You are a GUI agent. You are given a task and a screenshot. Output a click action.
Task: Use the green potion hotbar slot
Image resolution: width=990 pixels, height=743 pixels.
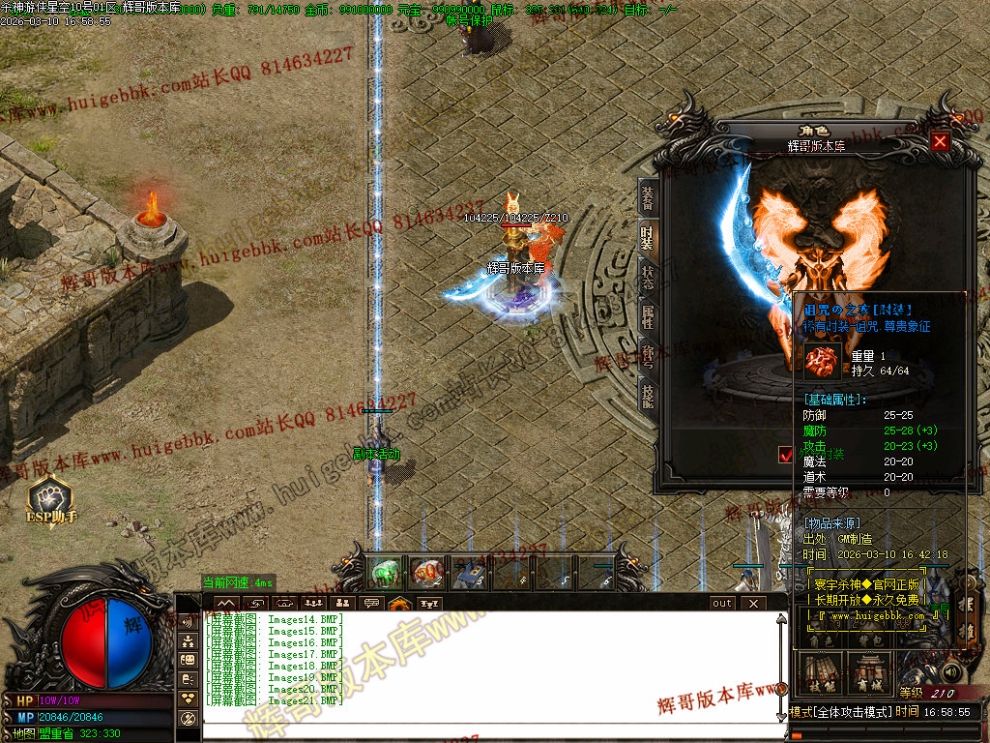click(385, 572)
